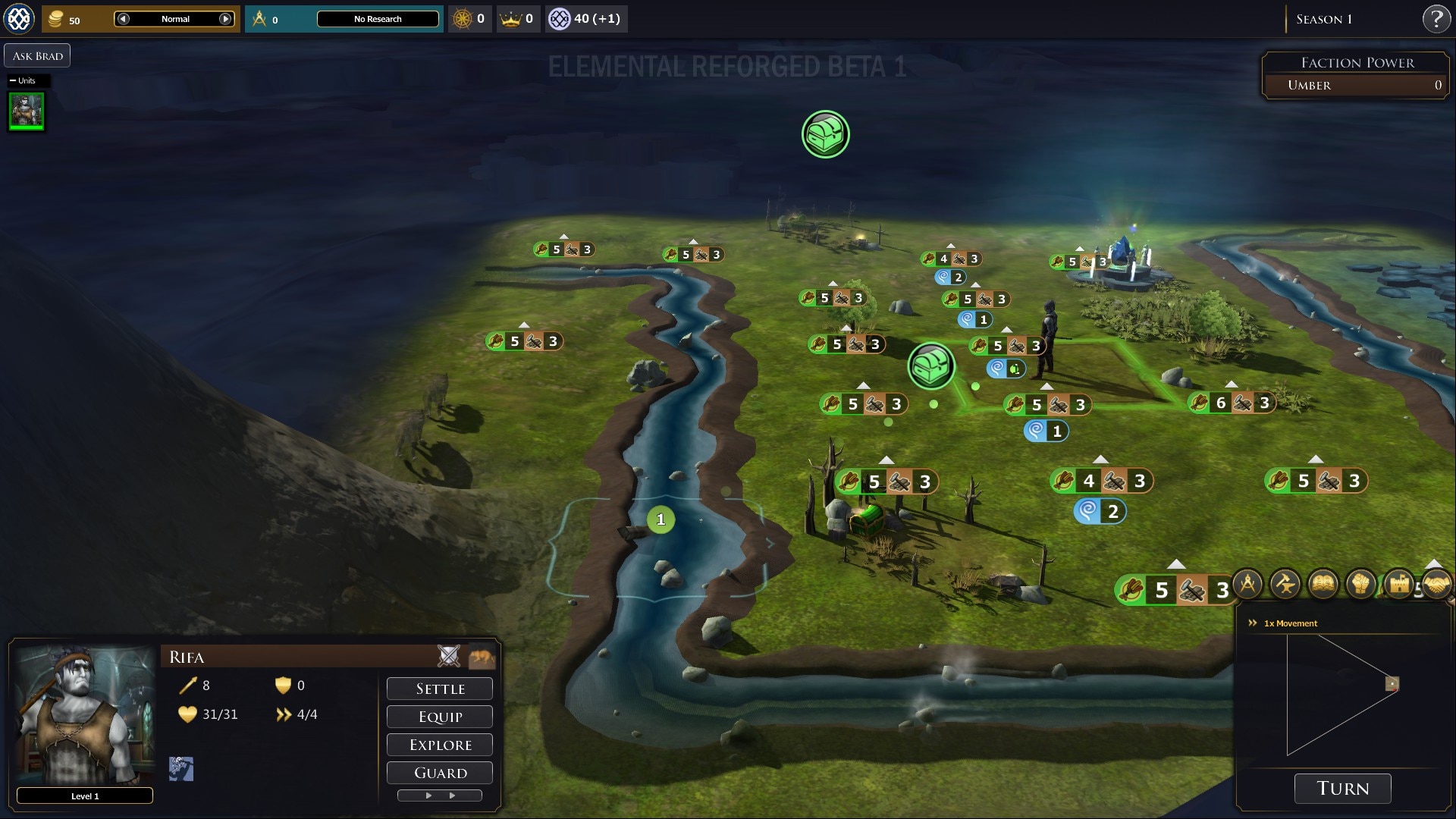Screen dimensions: 1456x819
Task: Open the research compass icon
Action: (1247, 584)
